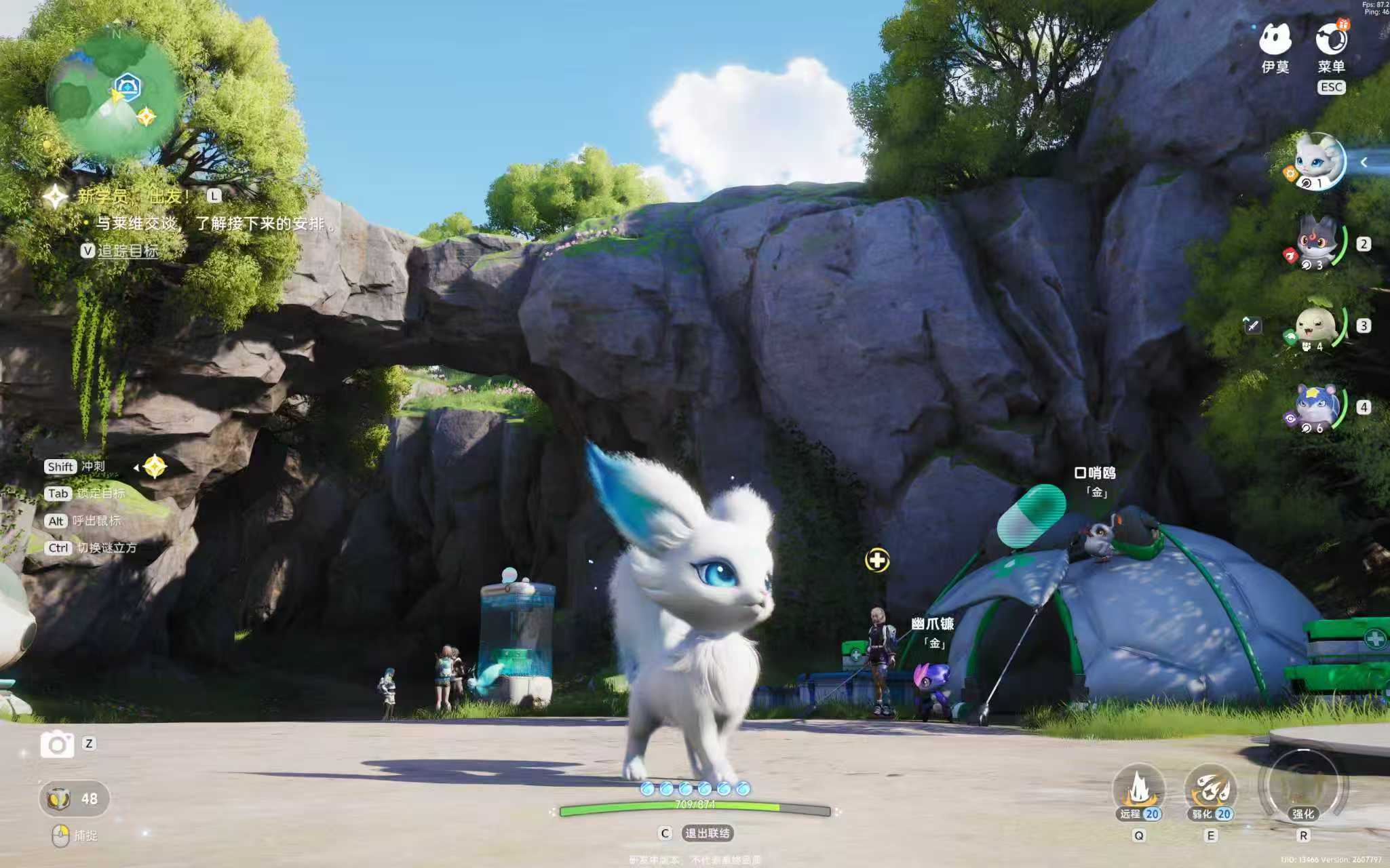Image resolution: width=1390 pixels, height=868 pixels.
Task: Click the 退出联结 exit link button
Action: 707,833
